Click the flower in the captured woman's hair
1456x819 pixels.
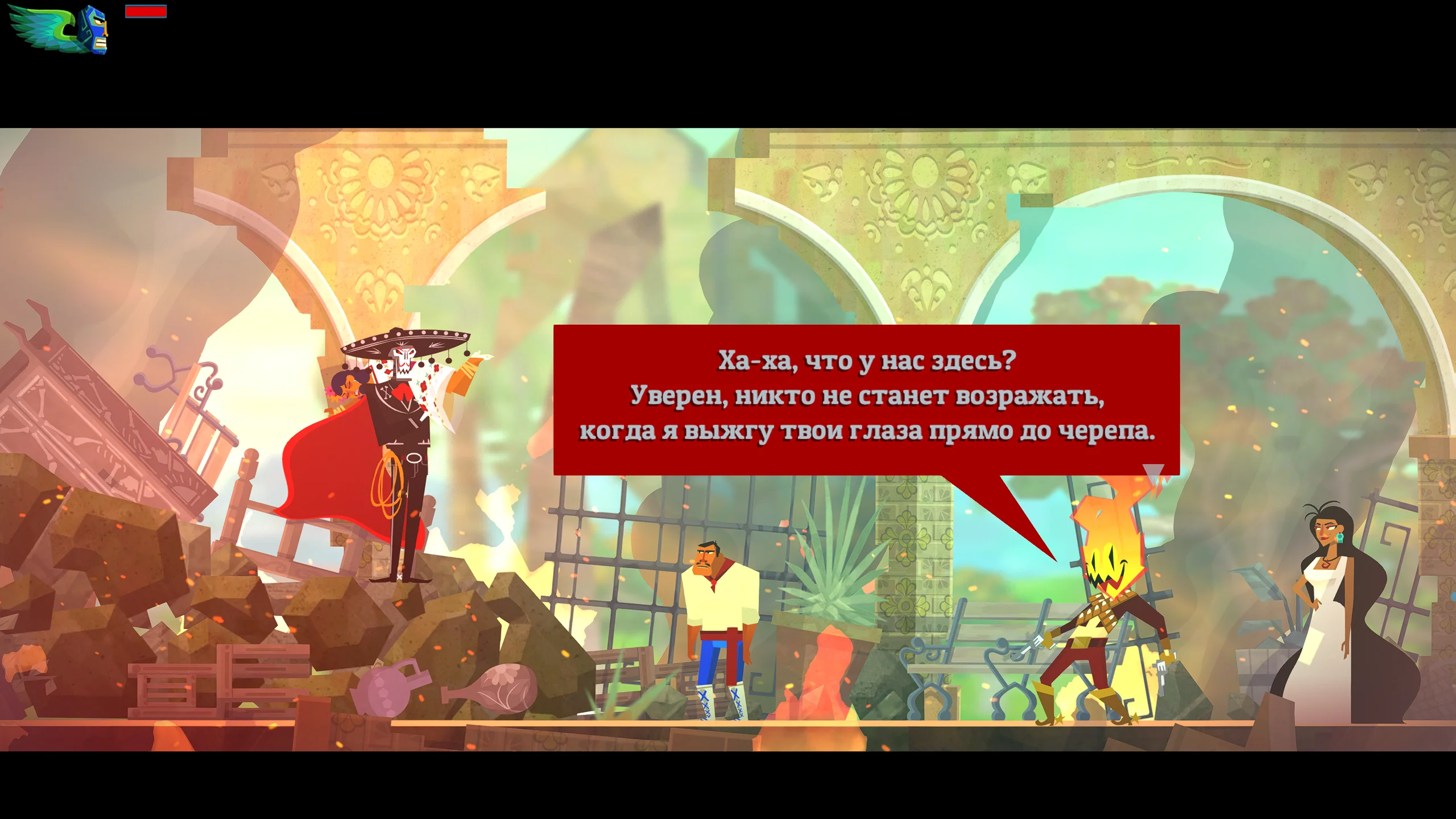(x=331, y=392)
